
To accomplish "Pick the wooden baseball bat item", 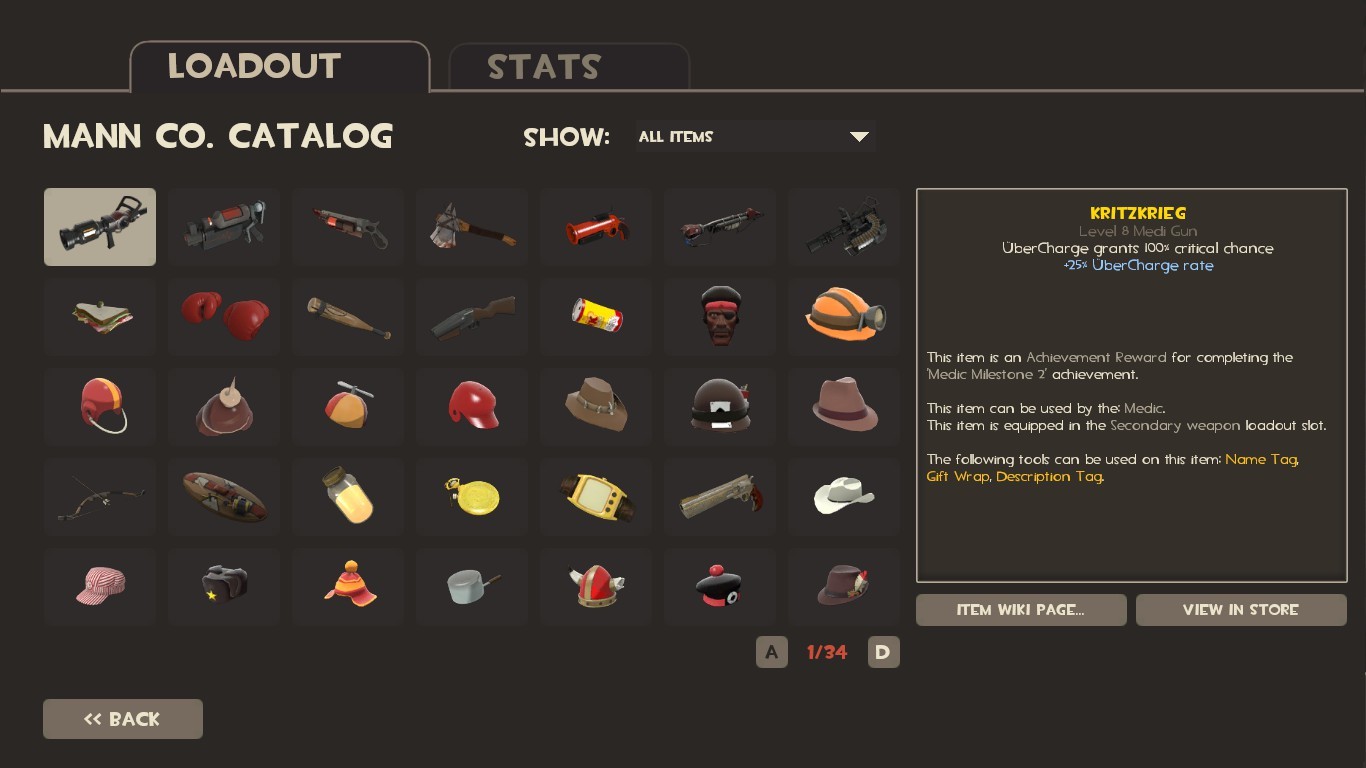I will pos(348,317).
